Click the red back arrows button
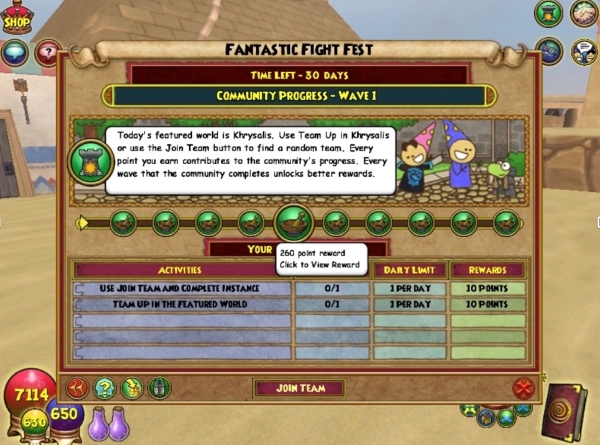600x445 pixels. click(x=78, y=388)
